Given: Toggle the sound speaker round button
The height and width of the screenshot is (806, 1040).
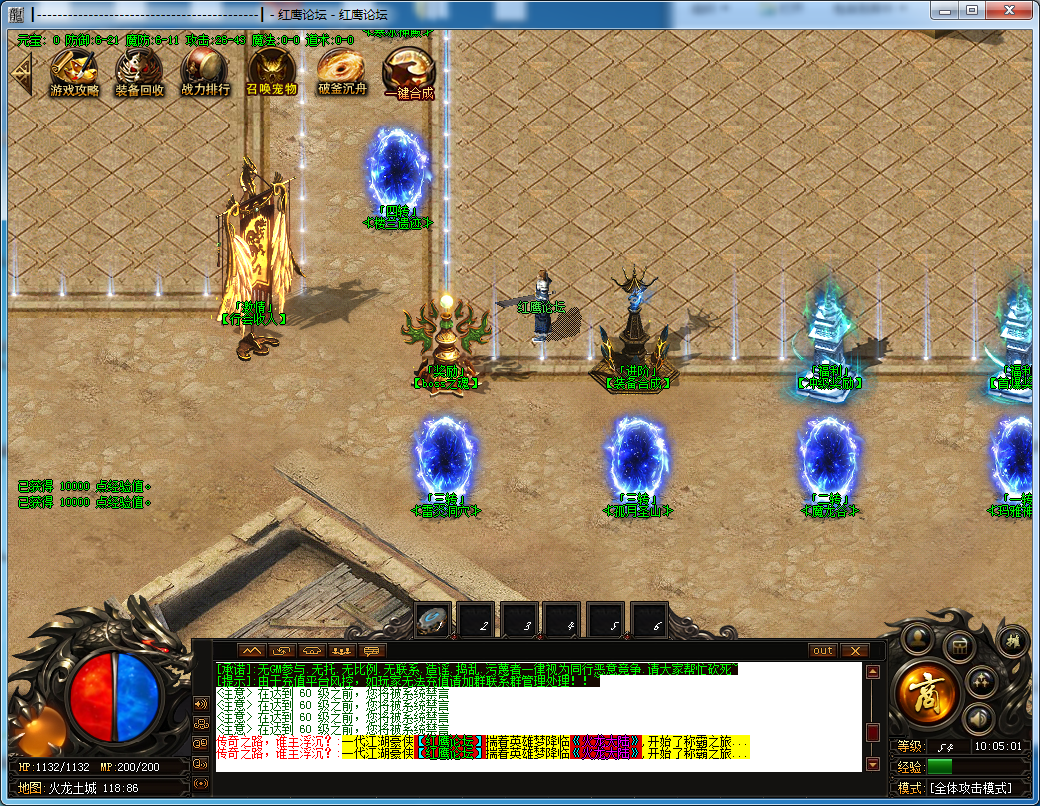Looking at the screenshot, I should coord(979,717).
